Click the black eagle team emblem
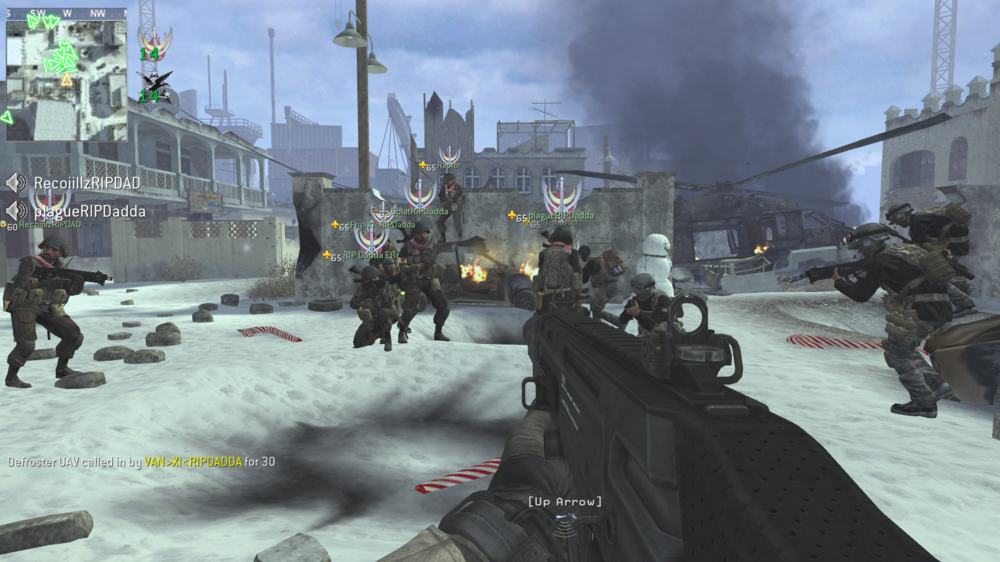Screen dimensions: 1000x562 click(x=154, y=81)
